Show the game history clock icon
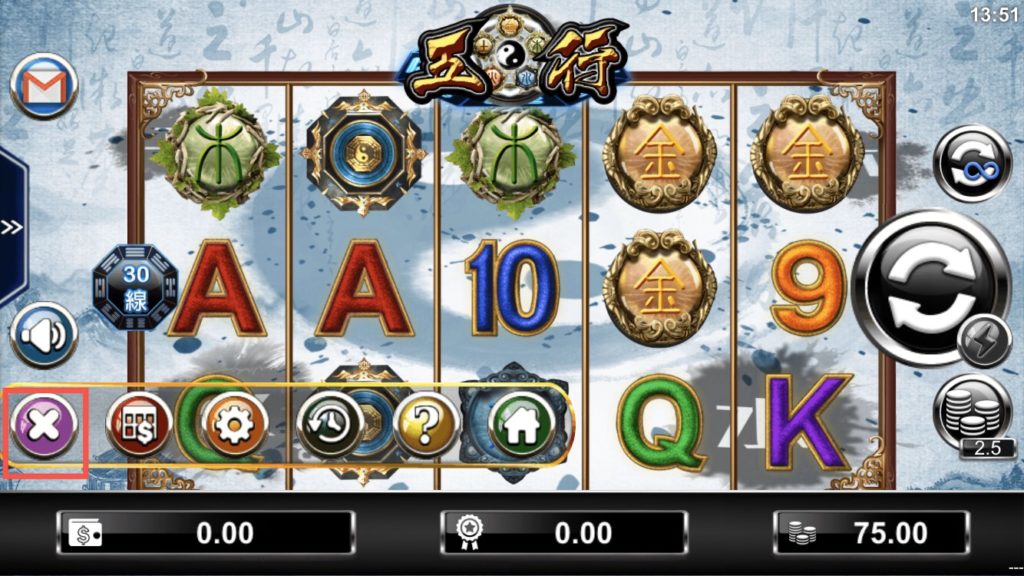 (329, 426)
